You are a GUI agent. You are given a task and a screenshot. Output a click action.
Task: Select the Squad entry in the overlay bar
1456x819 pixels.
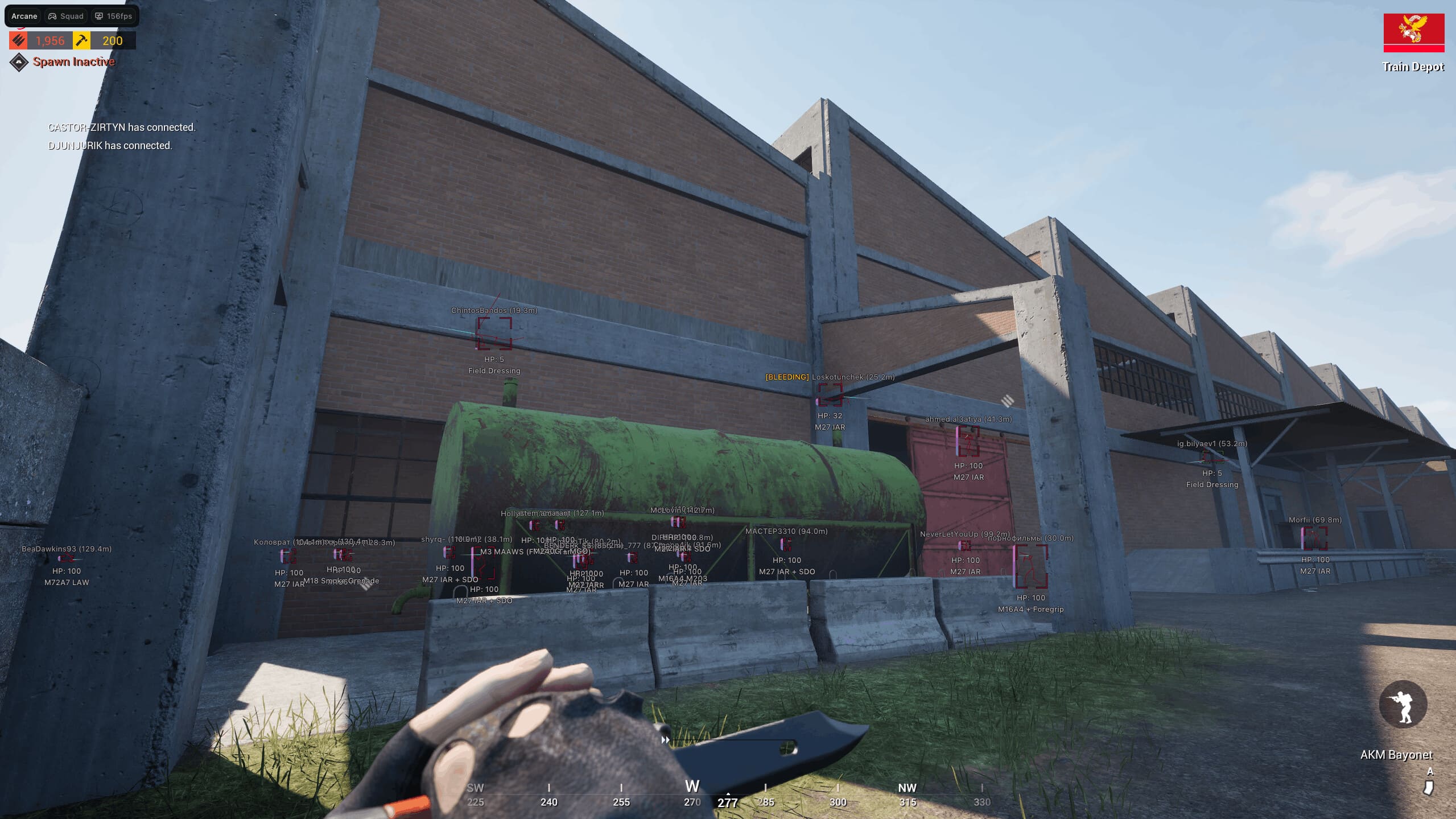click(x=66, y=16)
